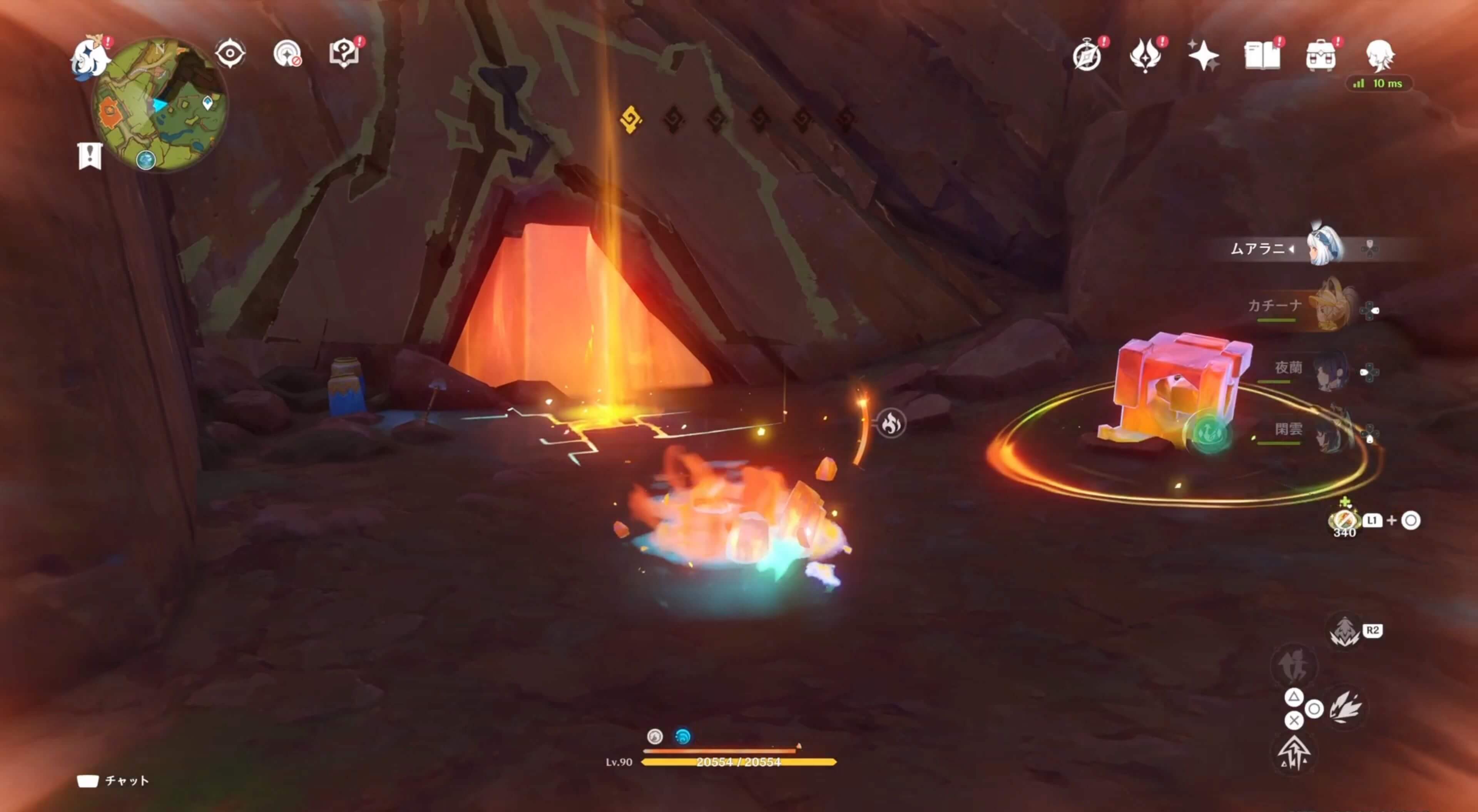Open the battle pass icon
The image size is (1478, 812).
(x=1145, y=56)
